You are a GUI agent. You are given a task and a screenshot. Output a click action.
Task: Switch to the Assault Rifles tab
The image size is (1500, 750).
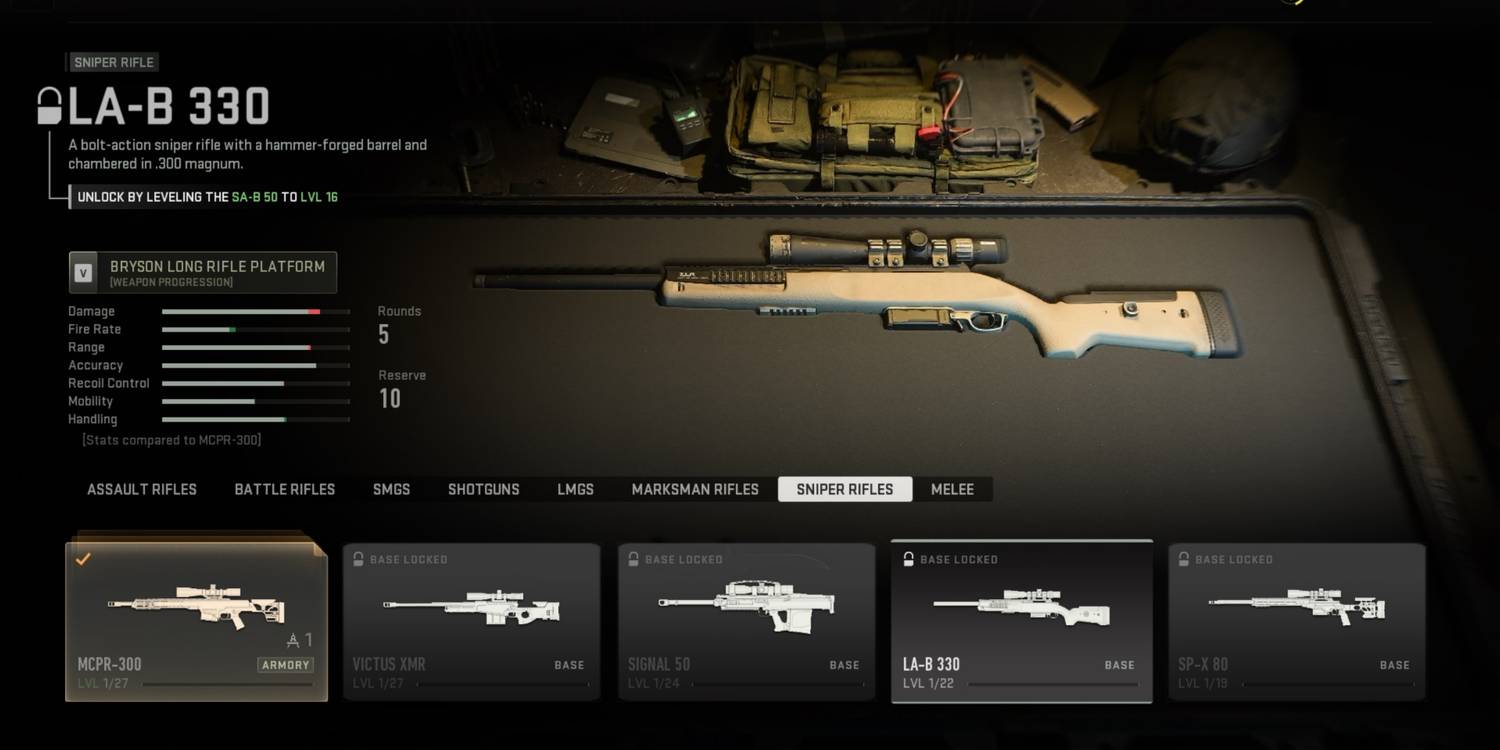pos(142,489)
